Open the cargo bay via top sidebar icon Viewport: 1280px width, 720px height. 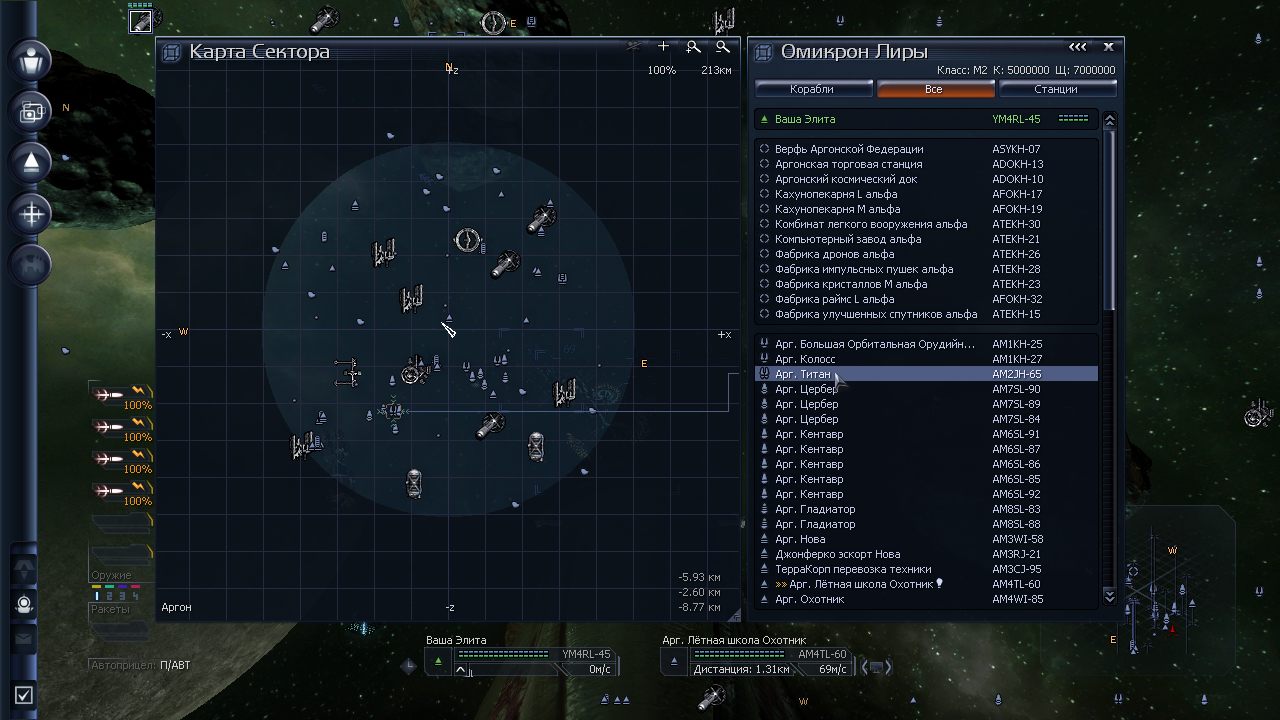tap(30, 61)
